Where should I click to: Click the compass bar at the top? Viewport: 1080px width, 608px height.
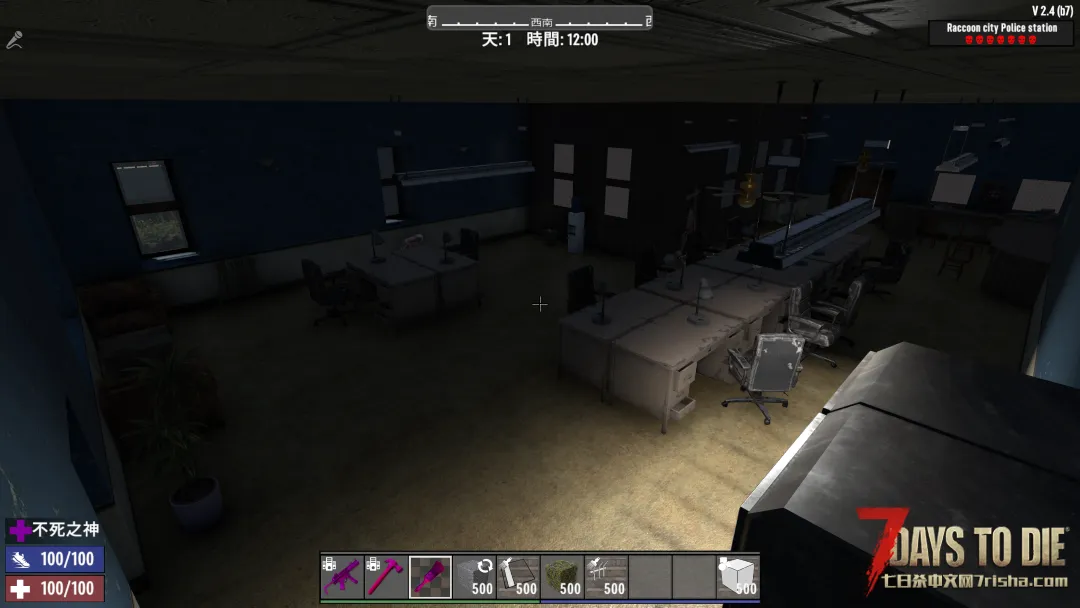tap(540, 20)
